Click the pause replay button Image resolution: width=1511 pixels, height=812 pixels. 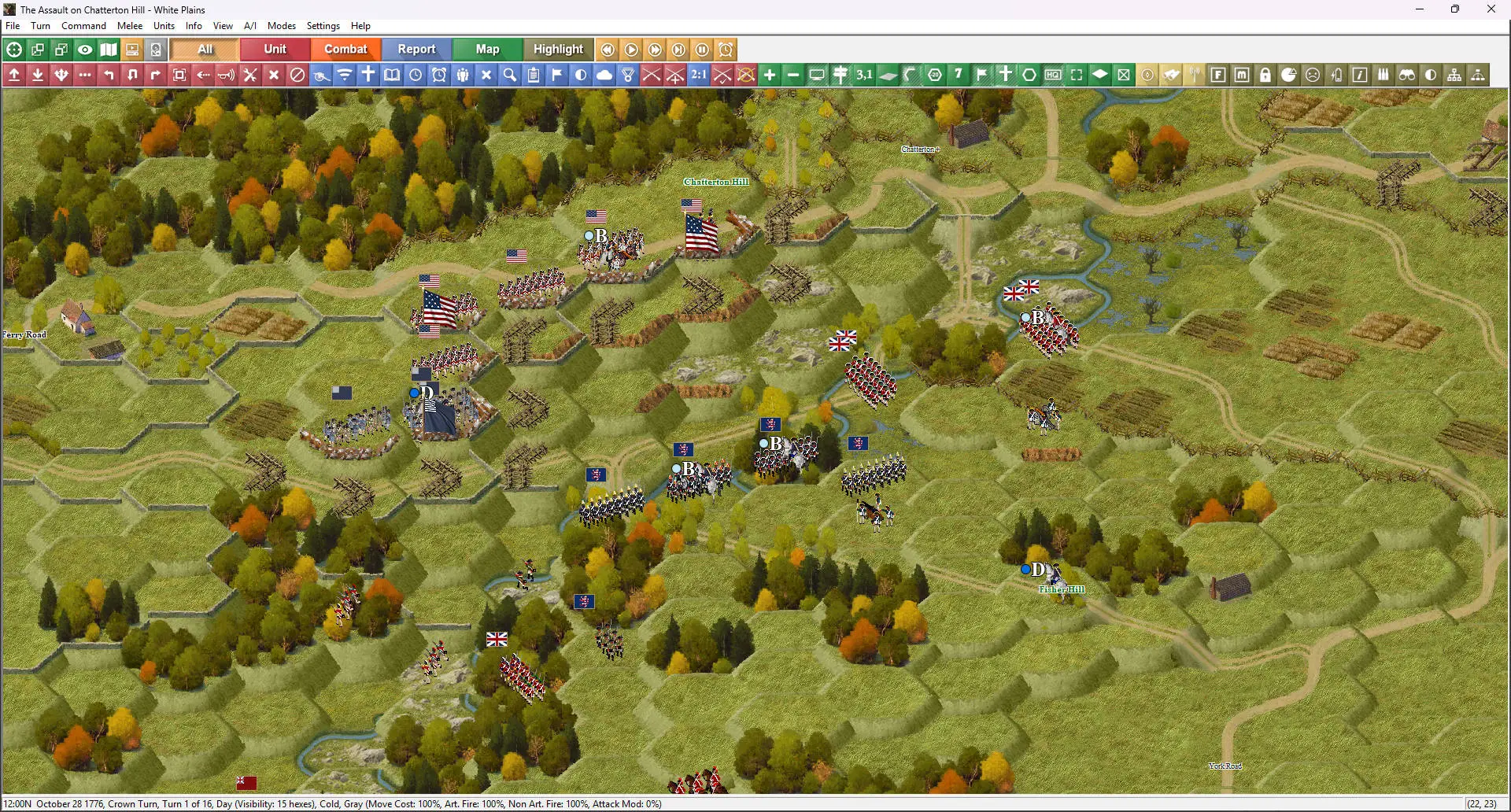(x=702, y=50)
